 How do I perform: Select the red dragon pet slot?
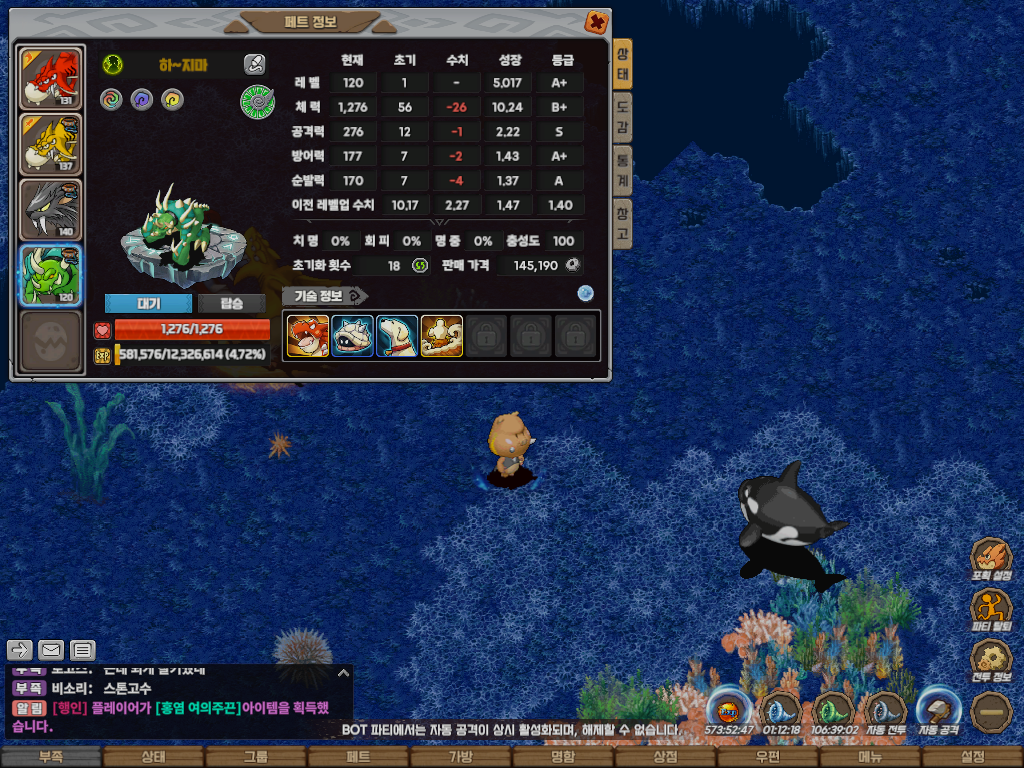(x=50, y=77)
